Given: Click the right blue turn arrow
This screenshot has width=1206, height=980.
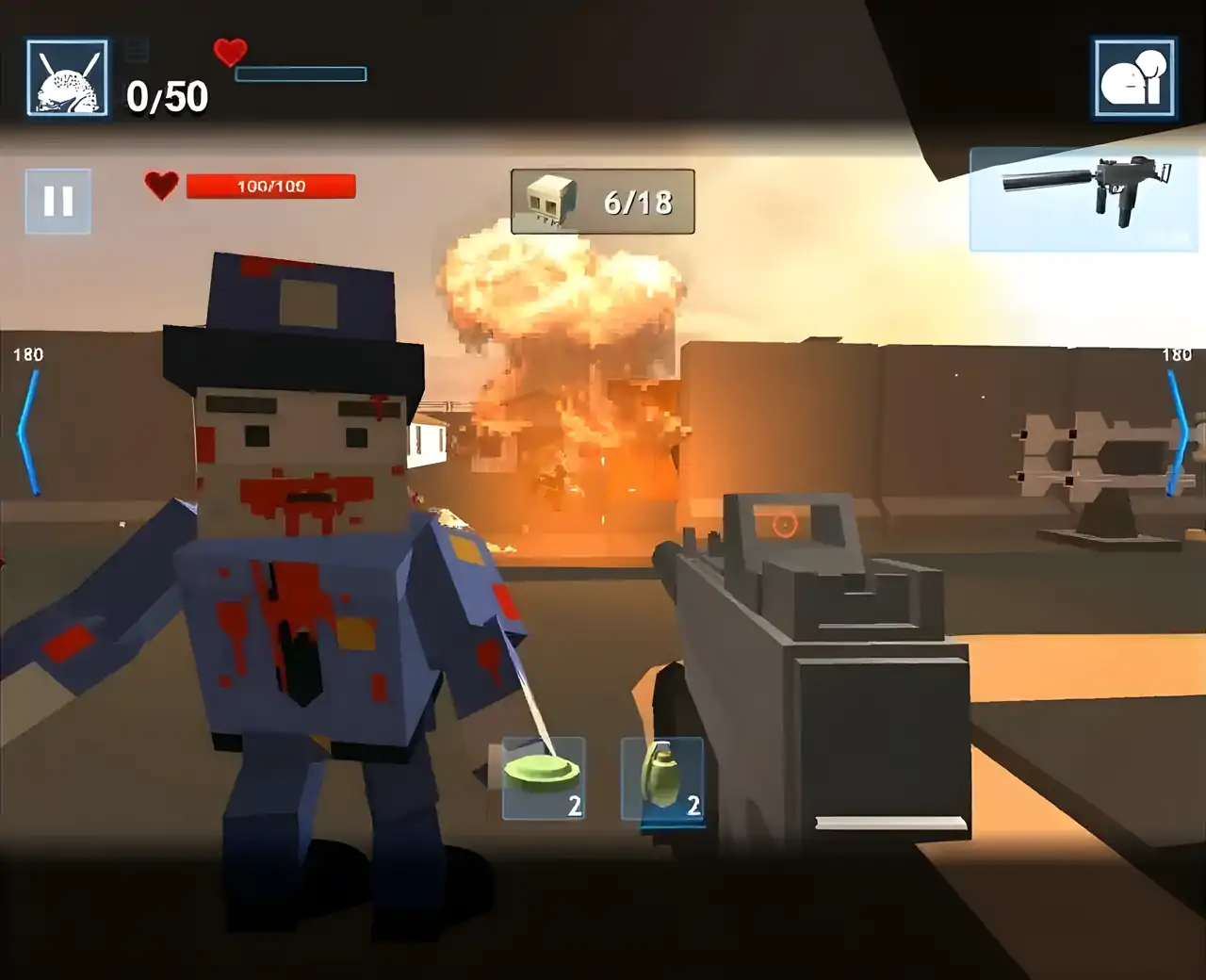Looking at the screenshot, I should [x=1178, y=432].
